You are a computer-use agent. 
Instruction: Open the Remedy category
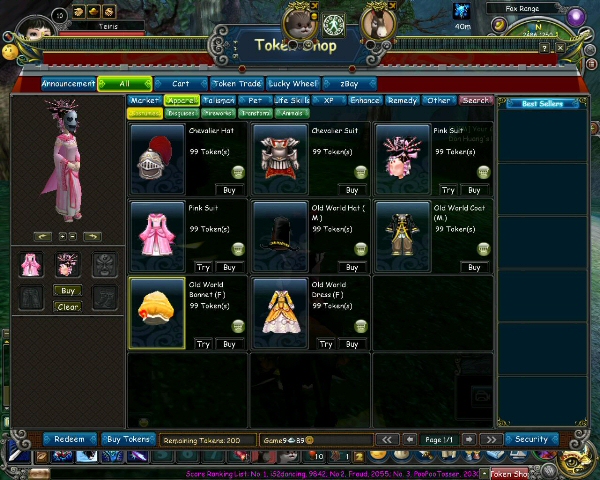tap(402, 100)
